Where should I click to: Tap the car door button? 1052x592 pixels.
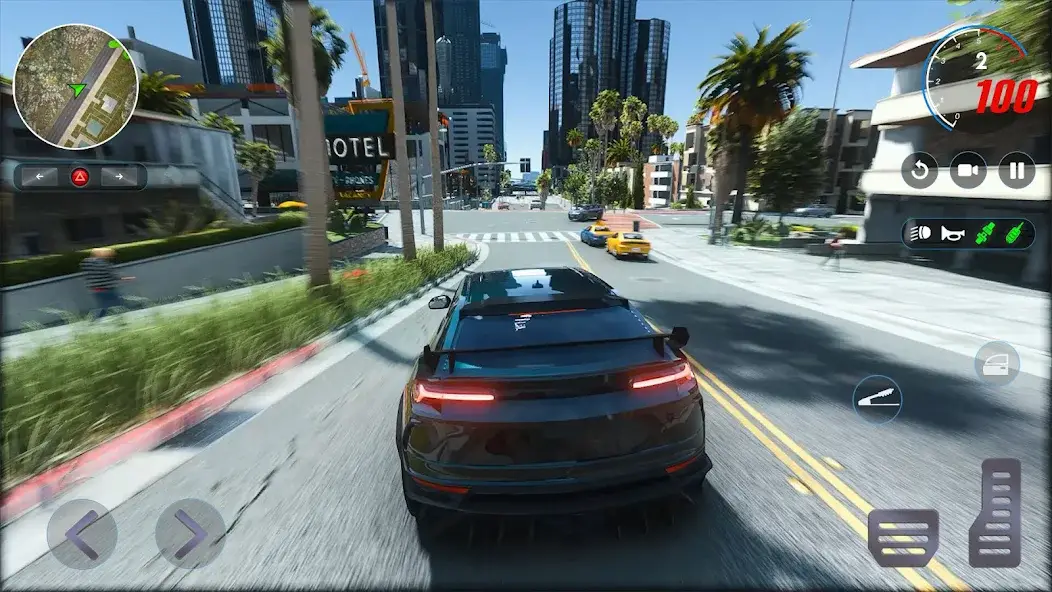click(997, 363)
